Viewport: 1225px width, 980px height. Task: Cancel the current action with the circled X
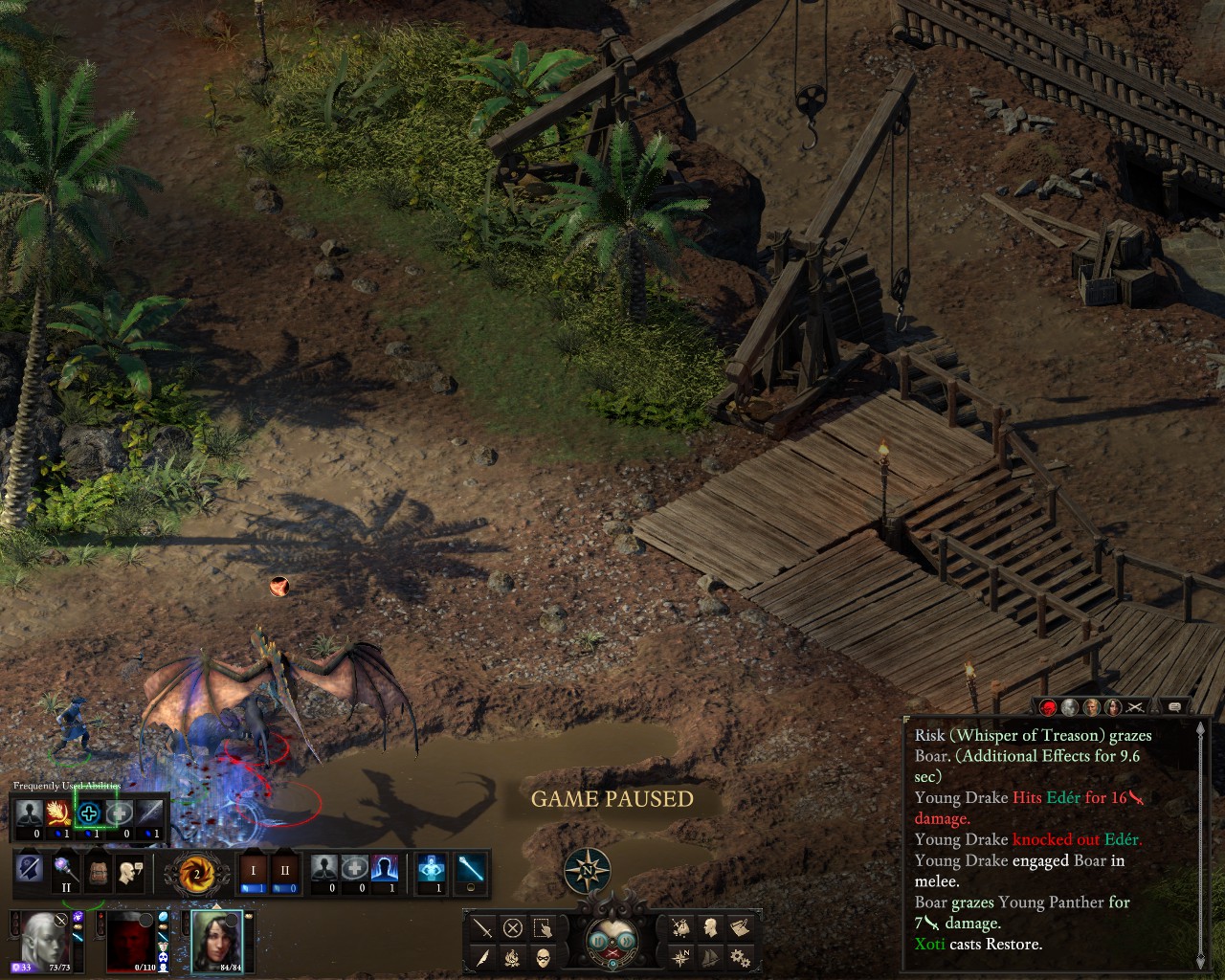click(x=513, y=927)
